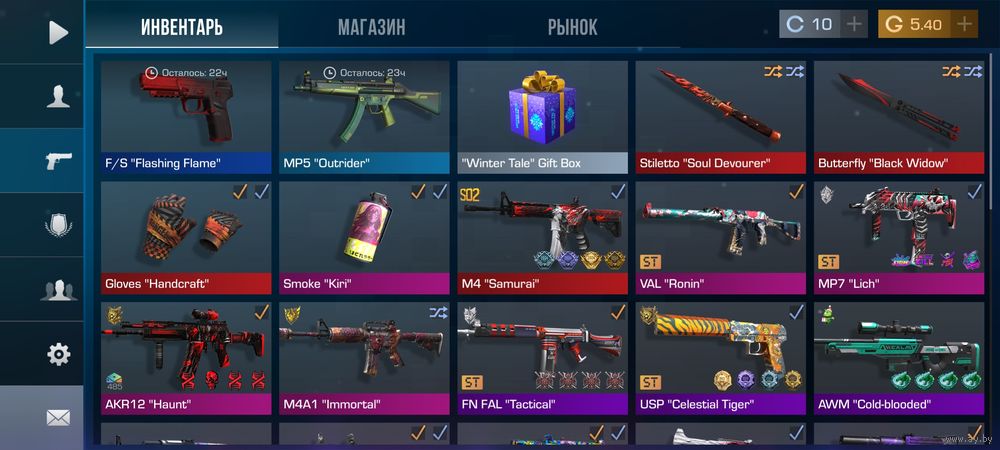Select Butterfly "Black Widow" knife

[x=897, y=115]
